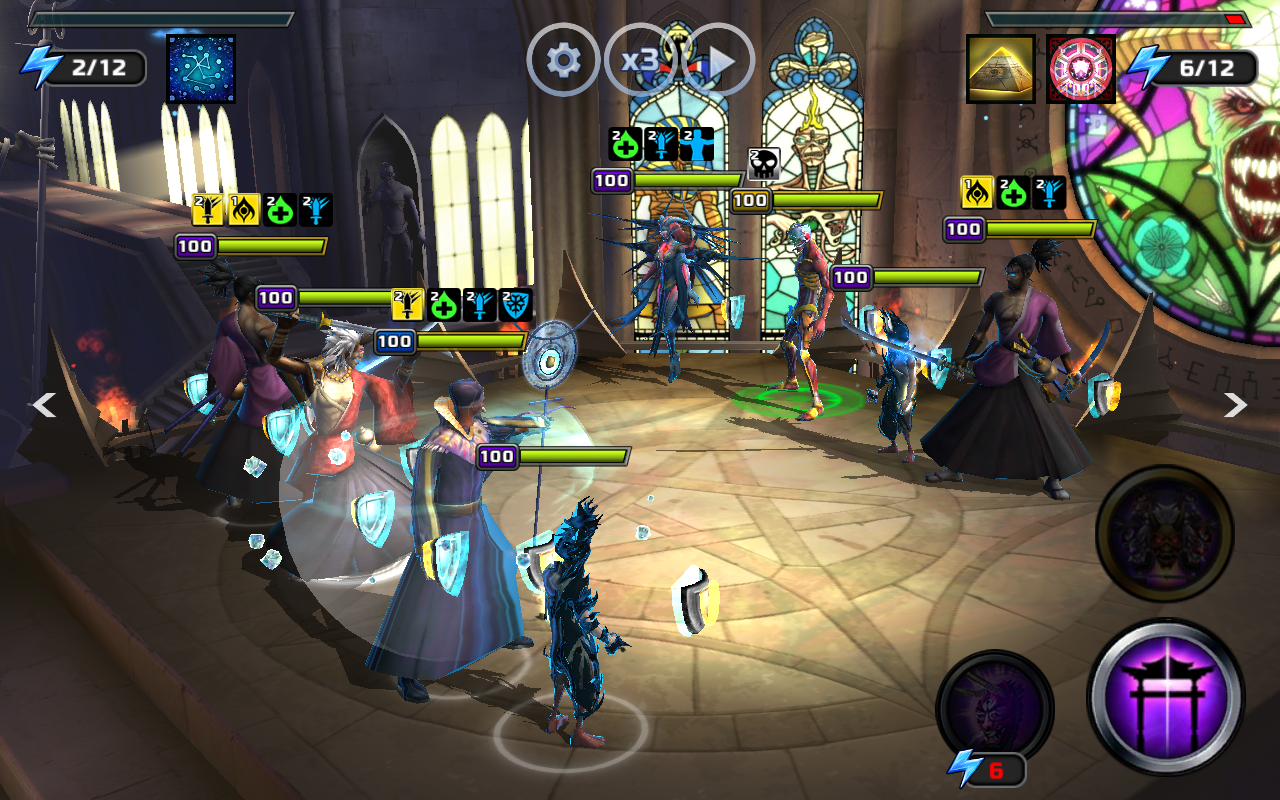
Task: Use the purple torii gate attack
Action: tap(1165, 697)
